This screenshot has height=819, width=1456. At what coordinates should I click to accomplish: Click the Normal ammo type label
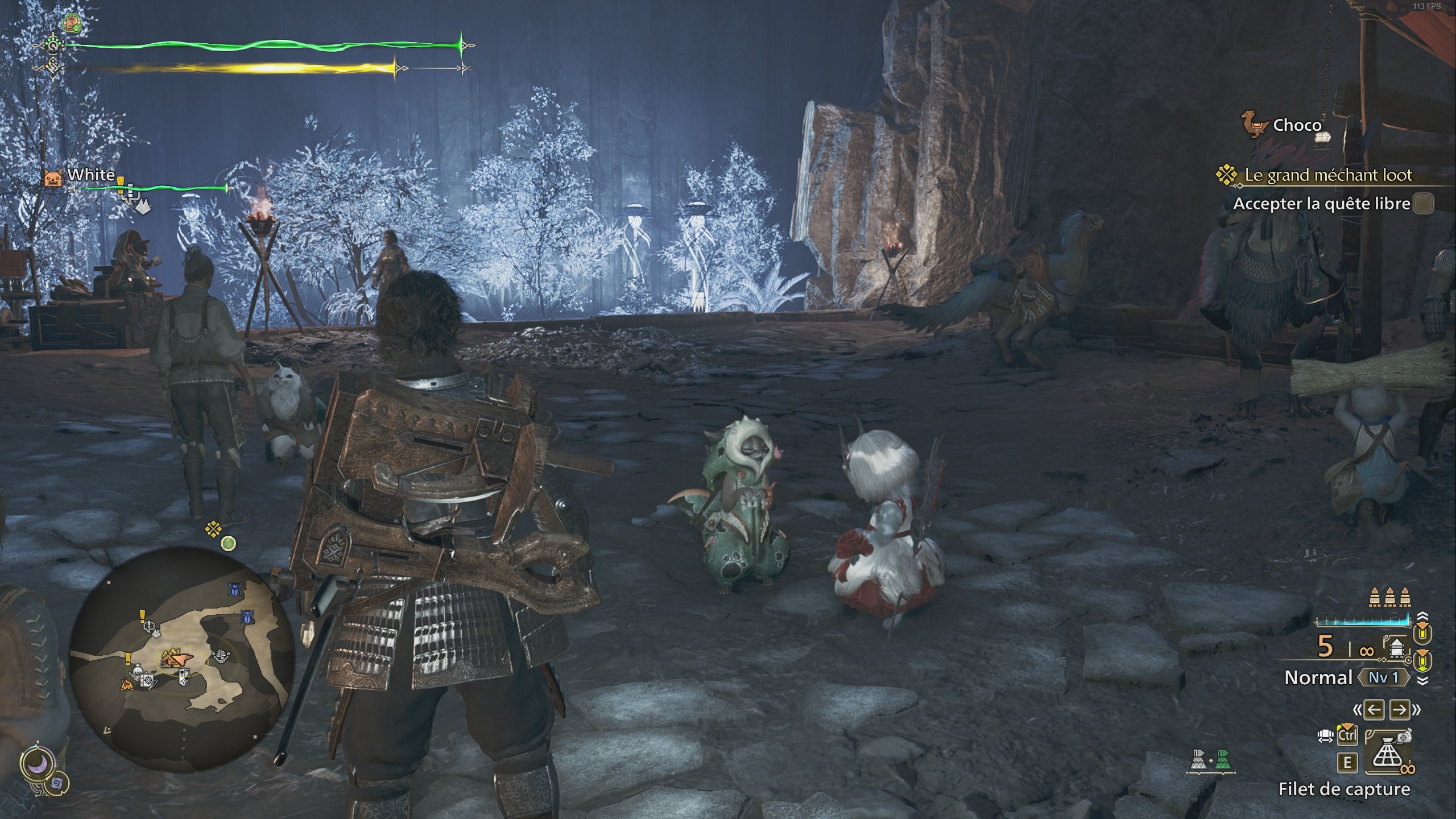pyautogui.click(x=1318, y=677)
